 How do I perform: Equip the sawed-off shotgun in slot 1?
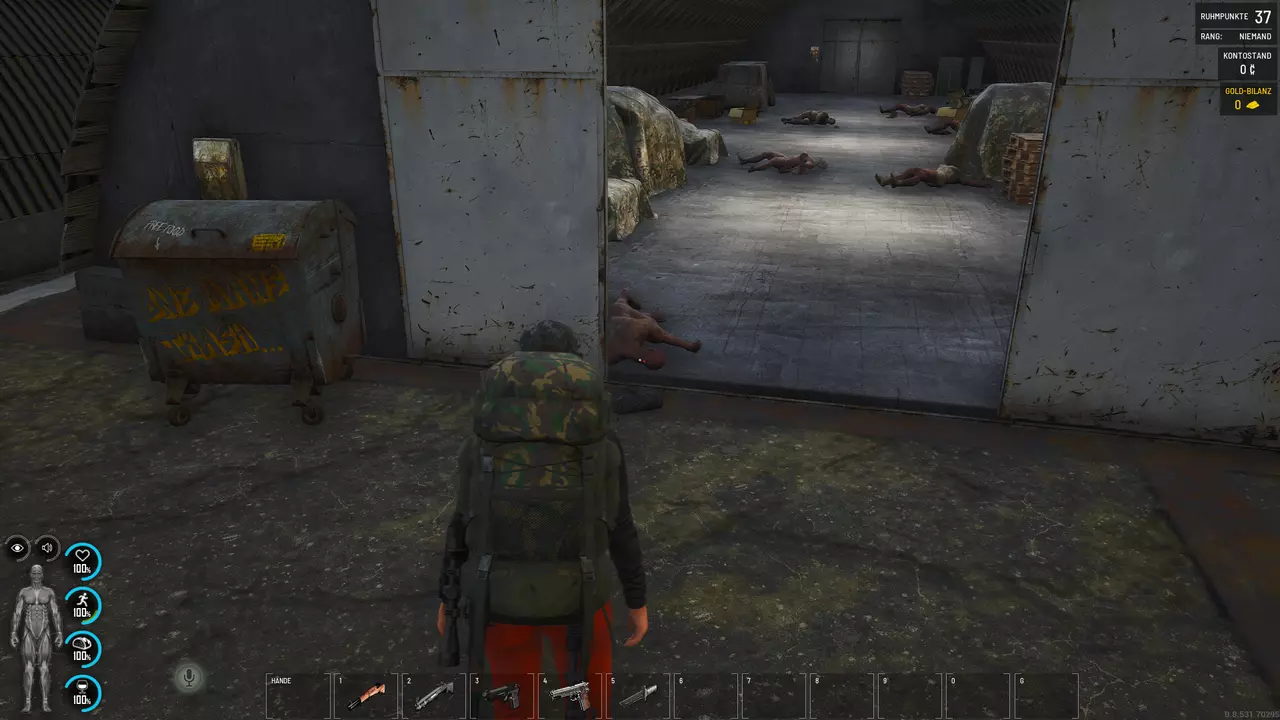tap(366, 695)
